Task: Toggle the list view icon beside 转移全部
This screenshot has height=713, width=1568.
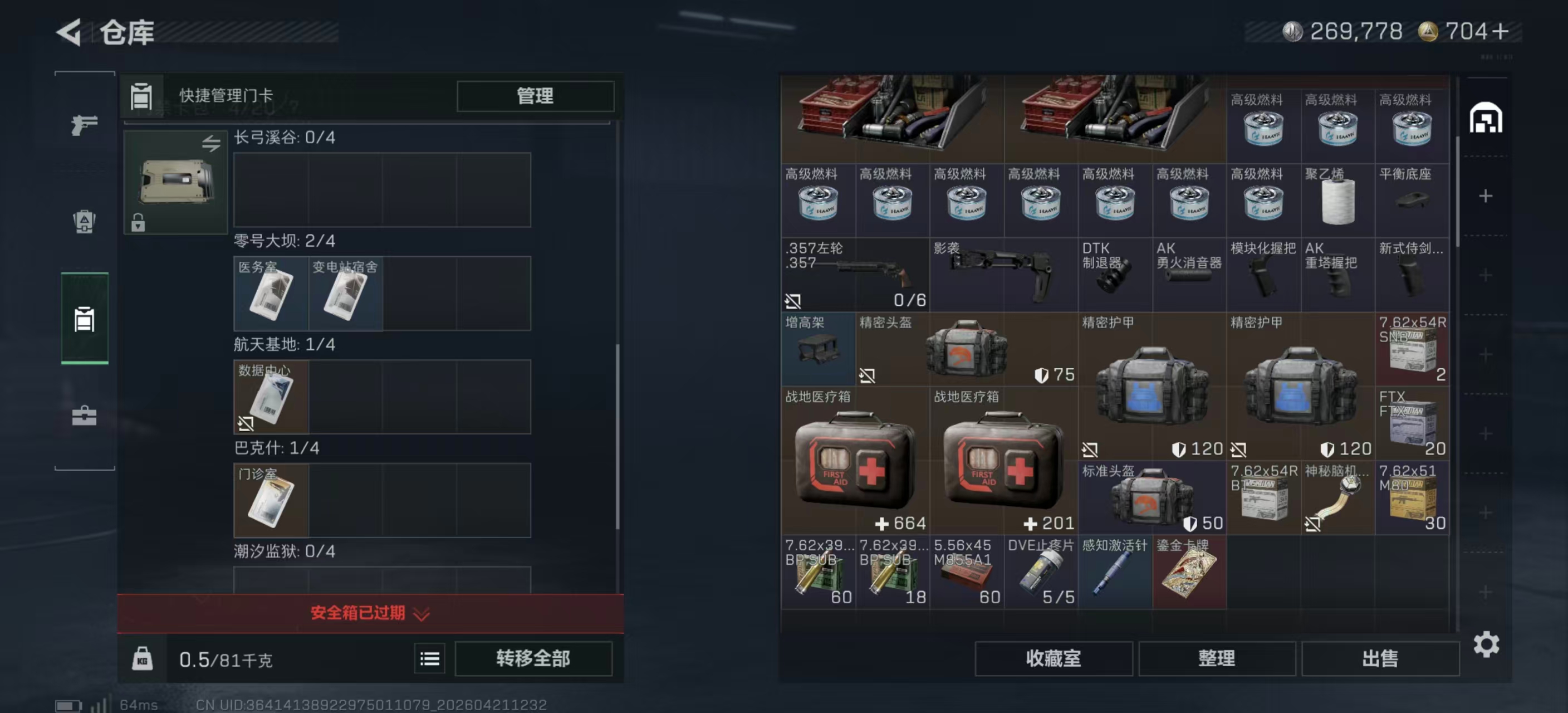Action: tap(429, 658)
